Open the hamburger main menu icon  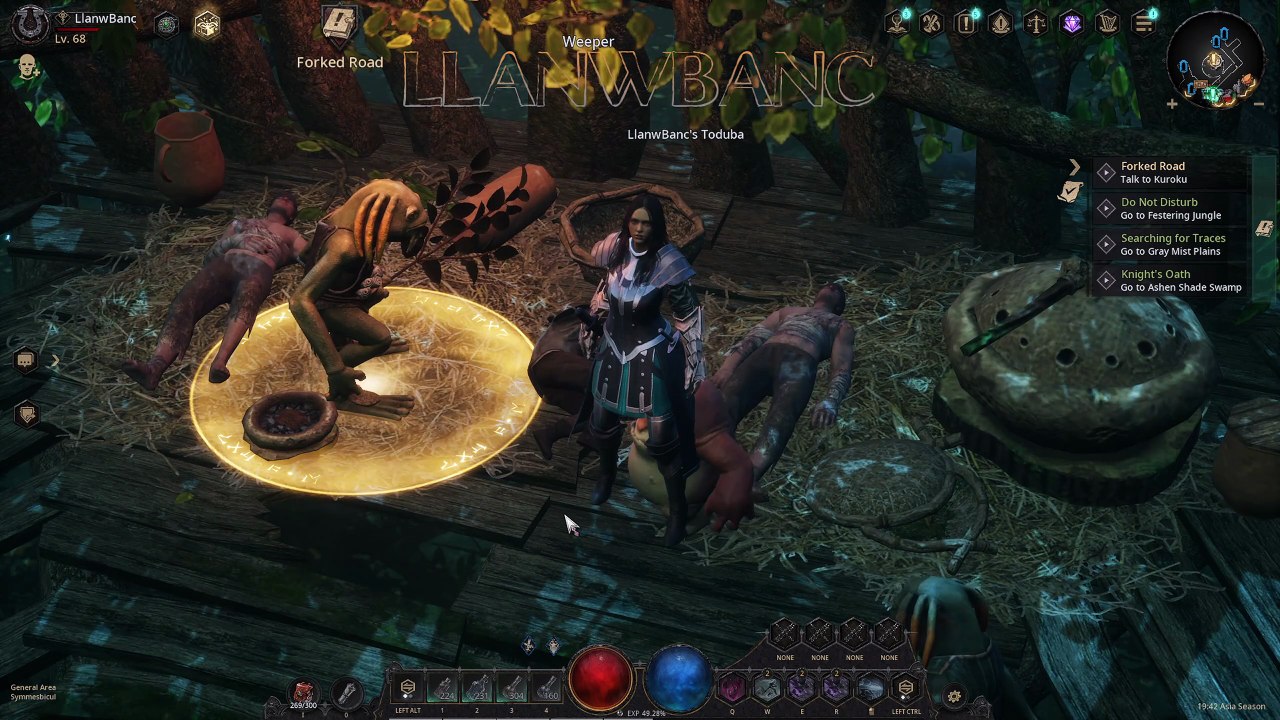[x=1142, y=23]
